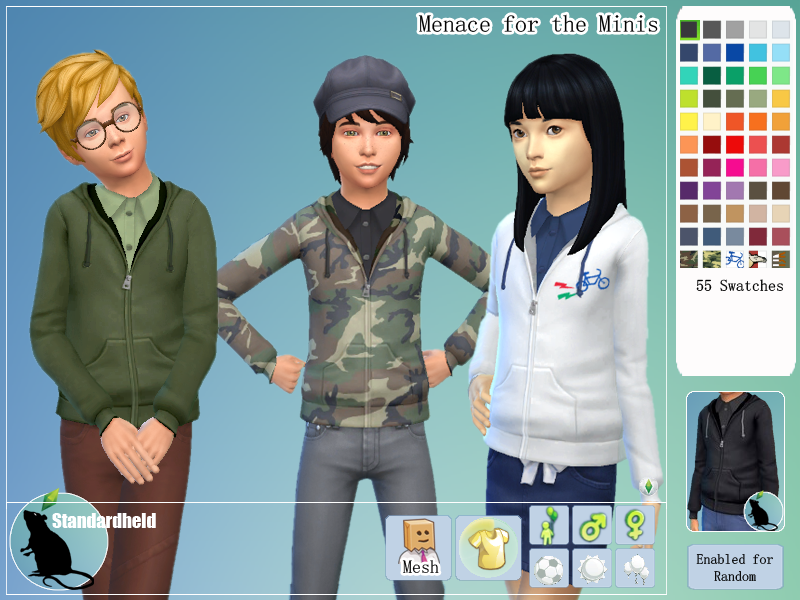The width and height of the screenshot is (800, 600).
Task: Select the white balloons party category icon
Action: (634, 568)
